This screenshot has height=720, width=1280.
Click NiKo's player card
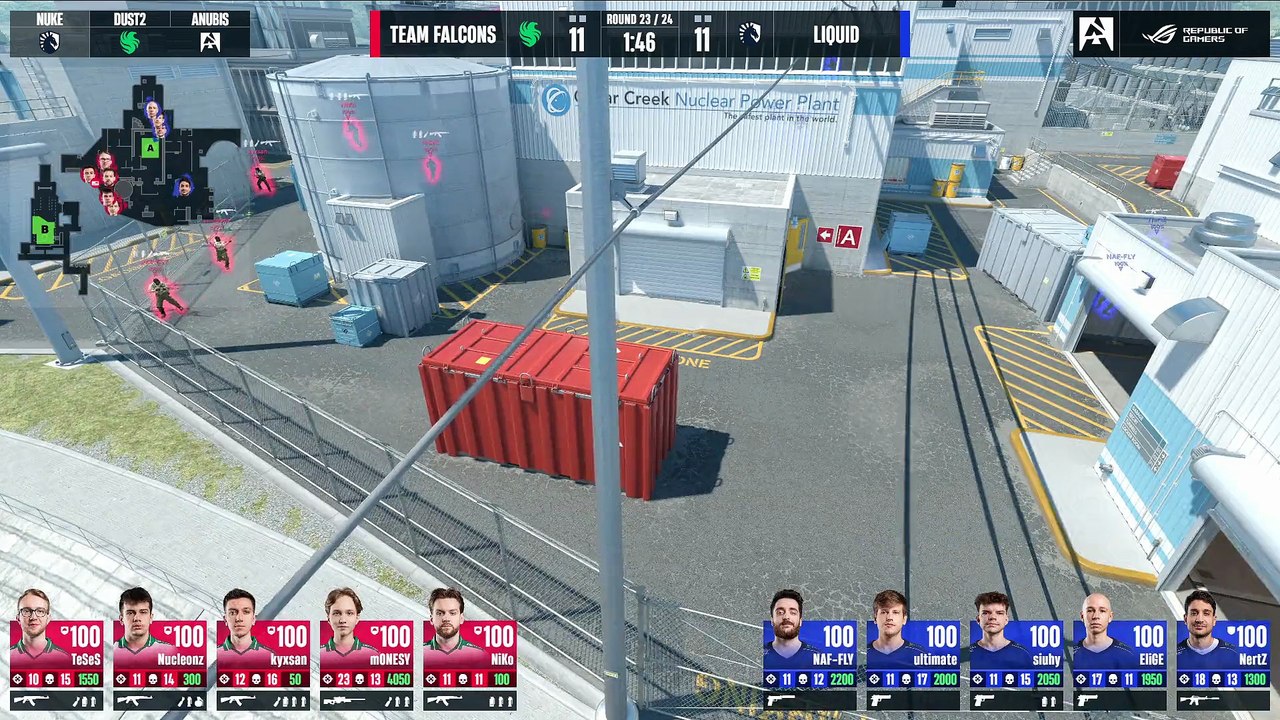(469, 650)
